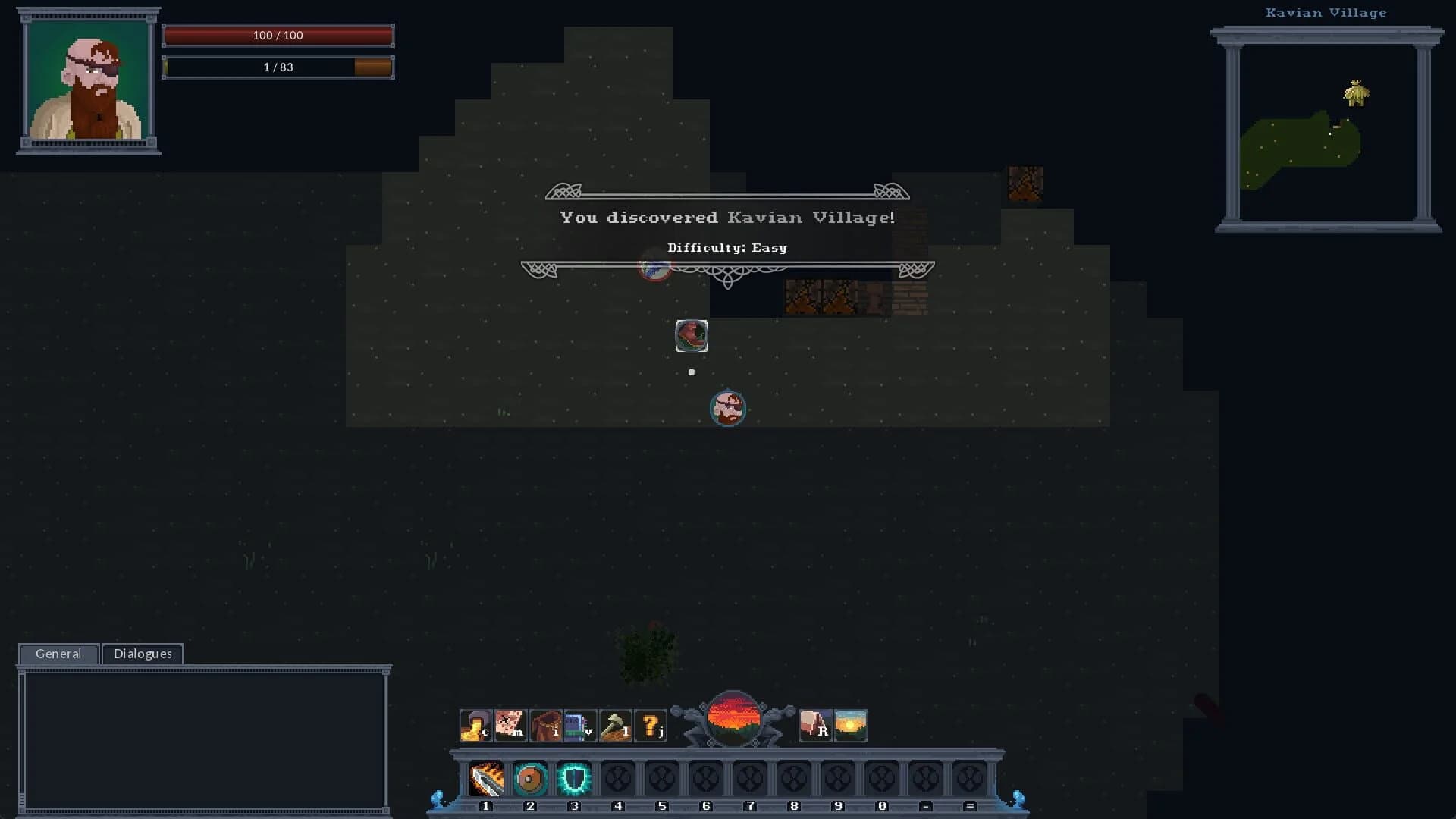Open the inventory bag icon
The image size is (1456, 819).
pyautogui.click(x=545, y=724)
